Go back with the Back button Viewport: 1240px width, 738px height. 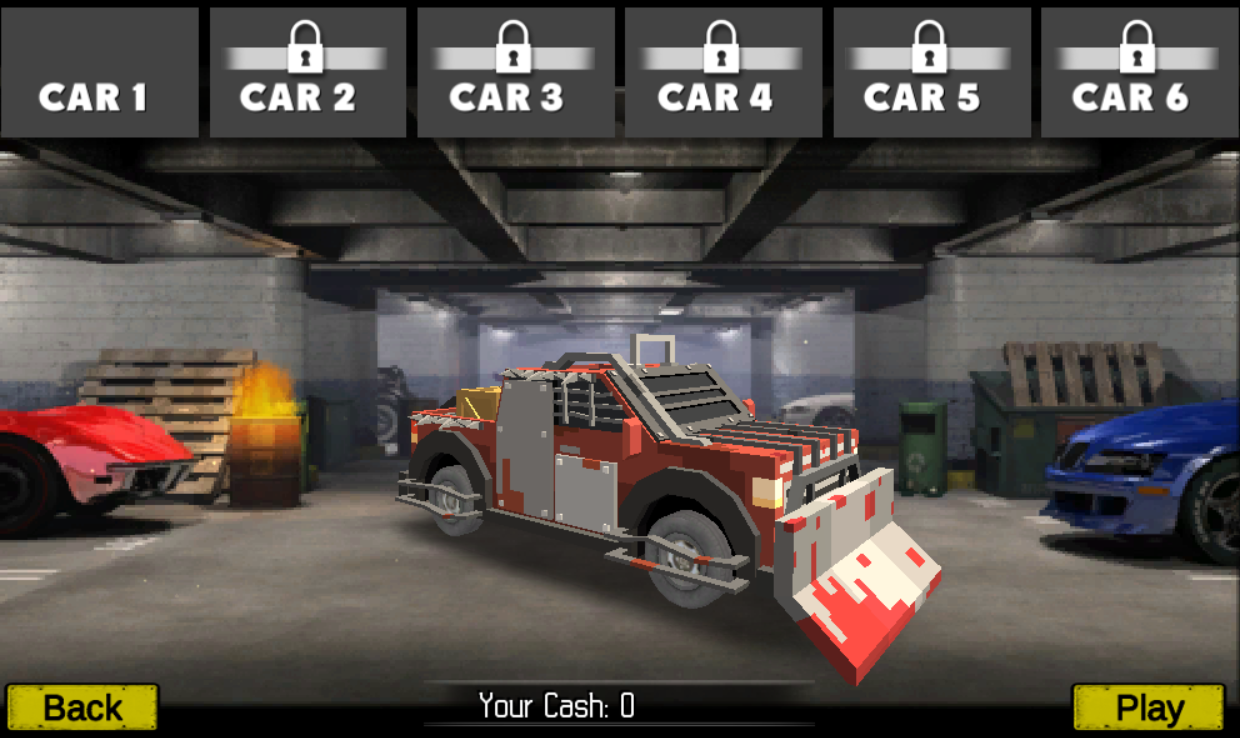(x=82, y=707)
